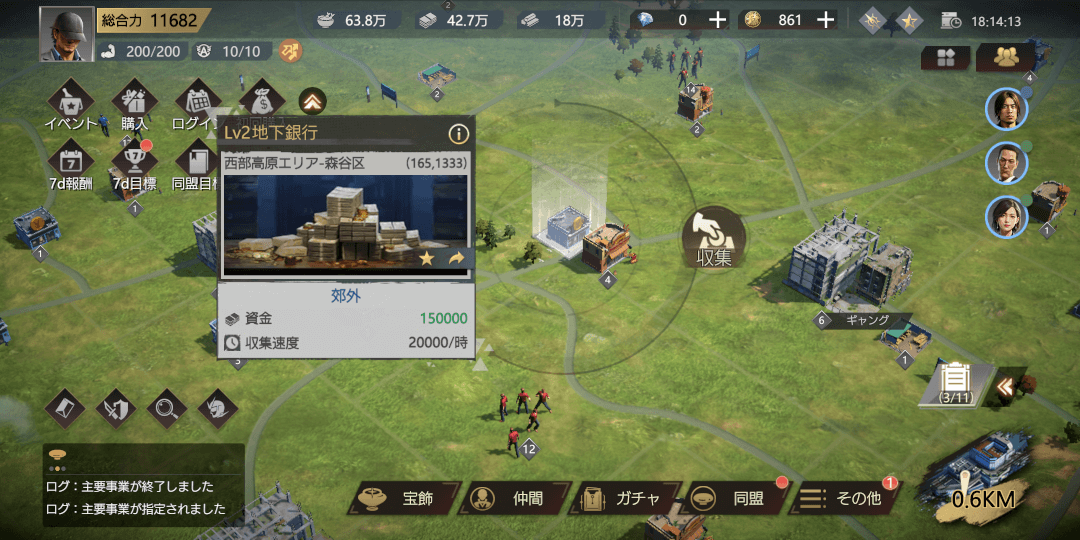The image size is (1080, 540).
Task: Open the ガチャ (gacha) menu
Action: click(624, 498)
